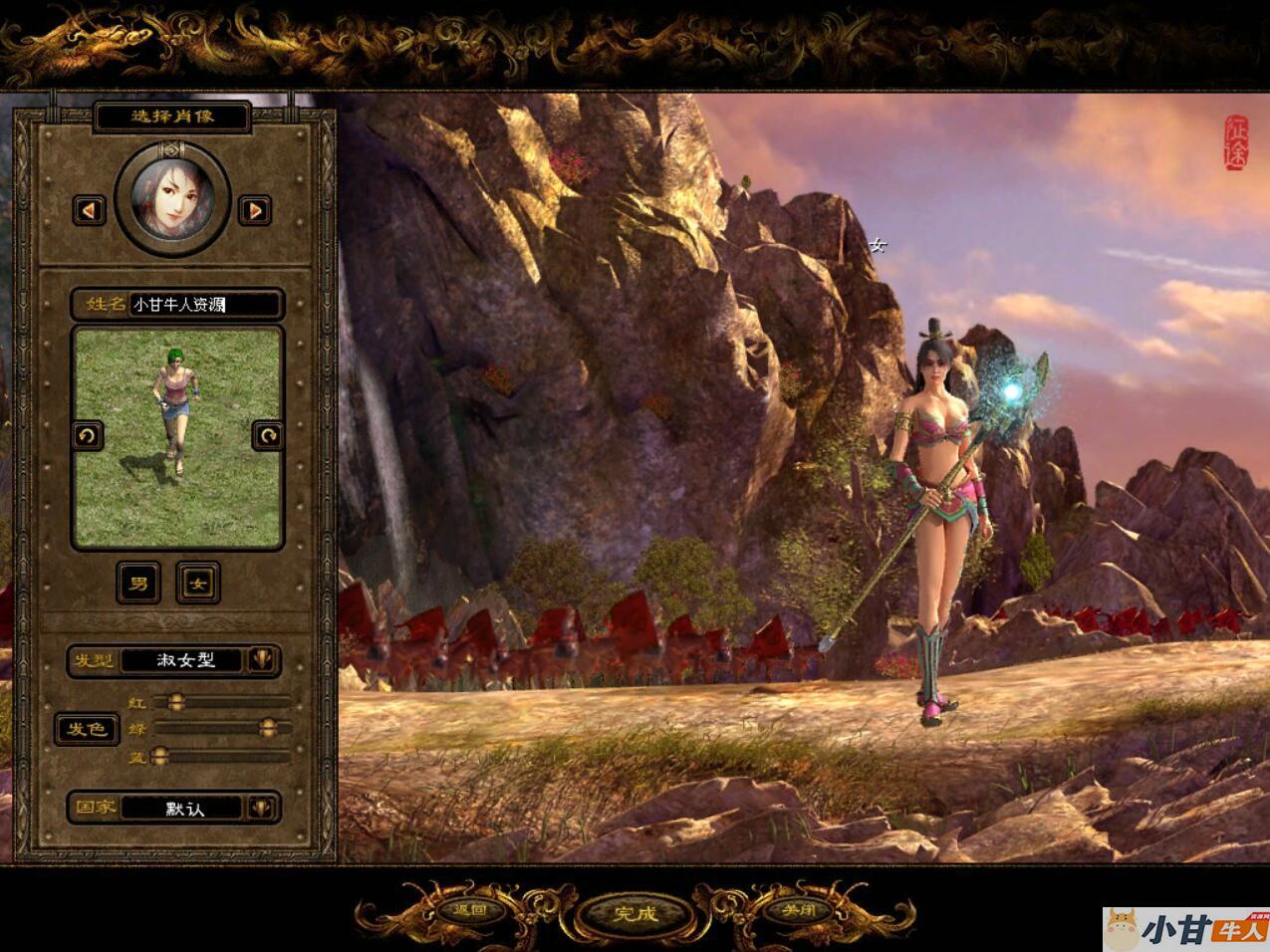Click the character name input field

(205, 305)
